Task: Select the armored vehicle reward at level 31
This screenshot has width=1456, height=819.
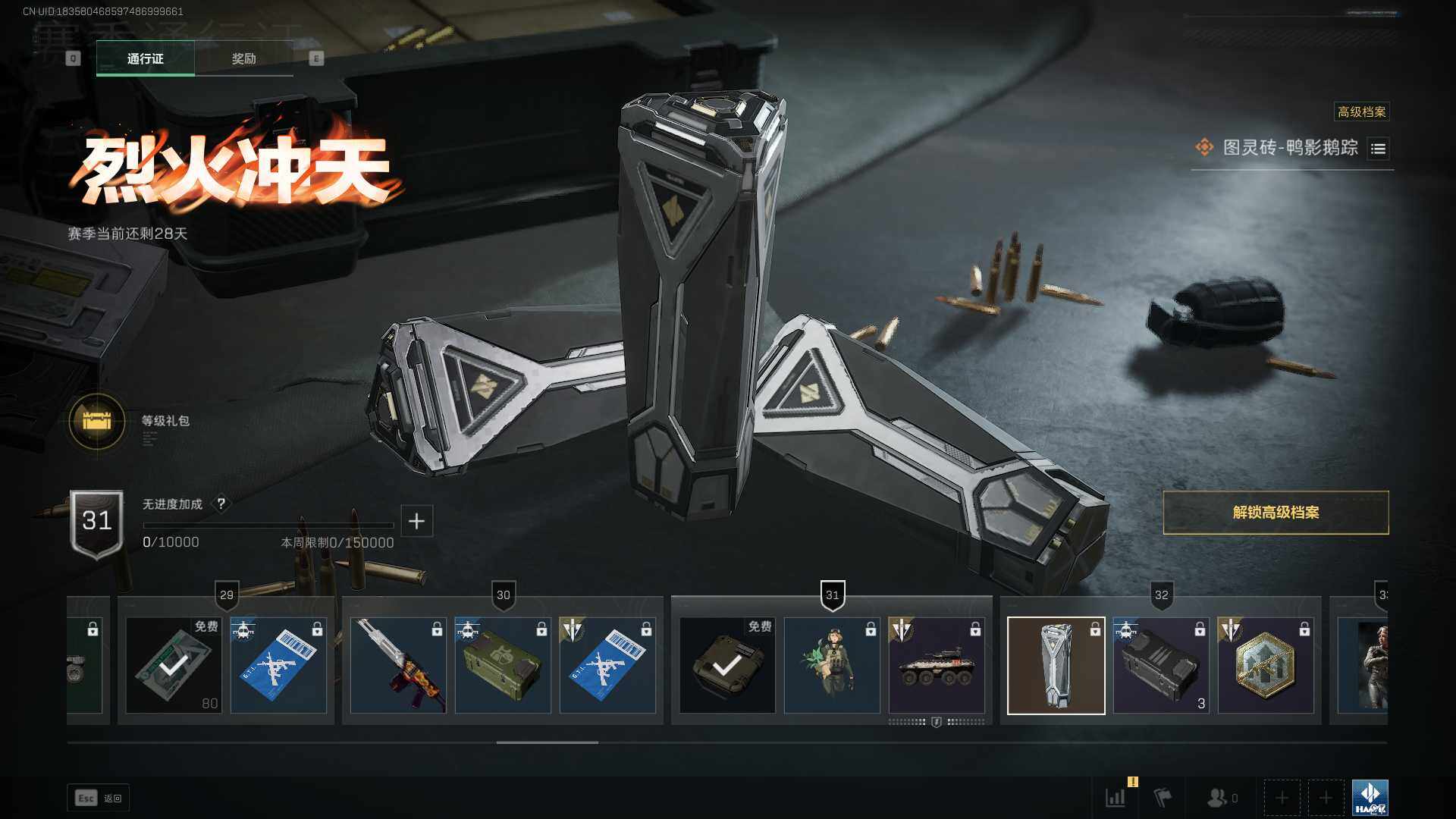Action: 937,665
